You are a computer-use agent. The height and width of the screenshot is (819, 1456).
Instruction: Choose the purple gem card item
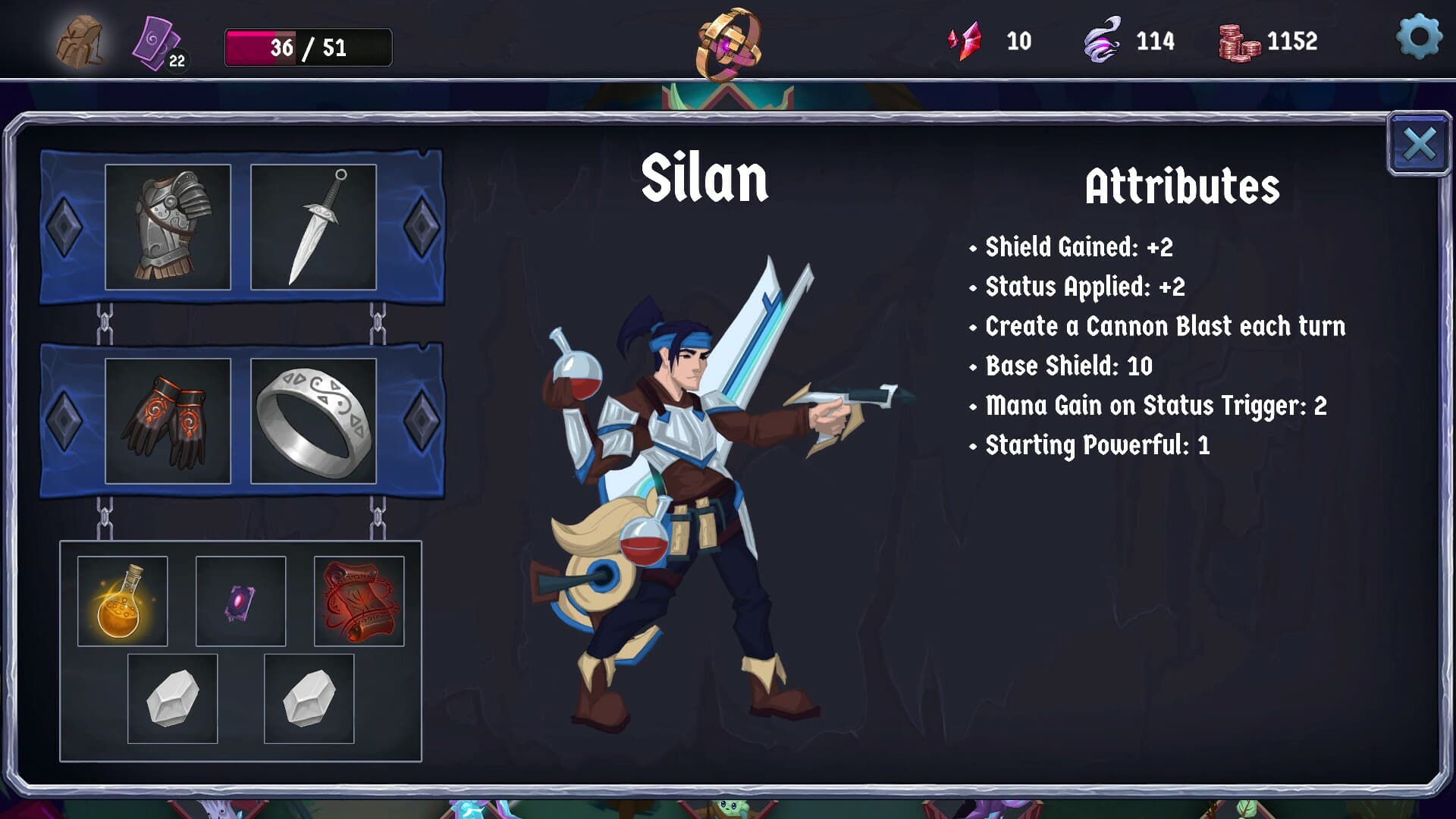point(240,601)
